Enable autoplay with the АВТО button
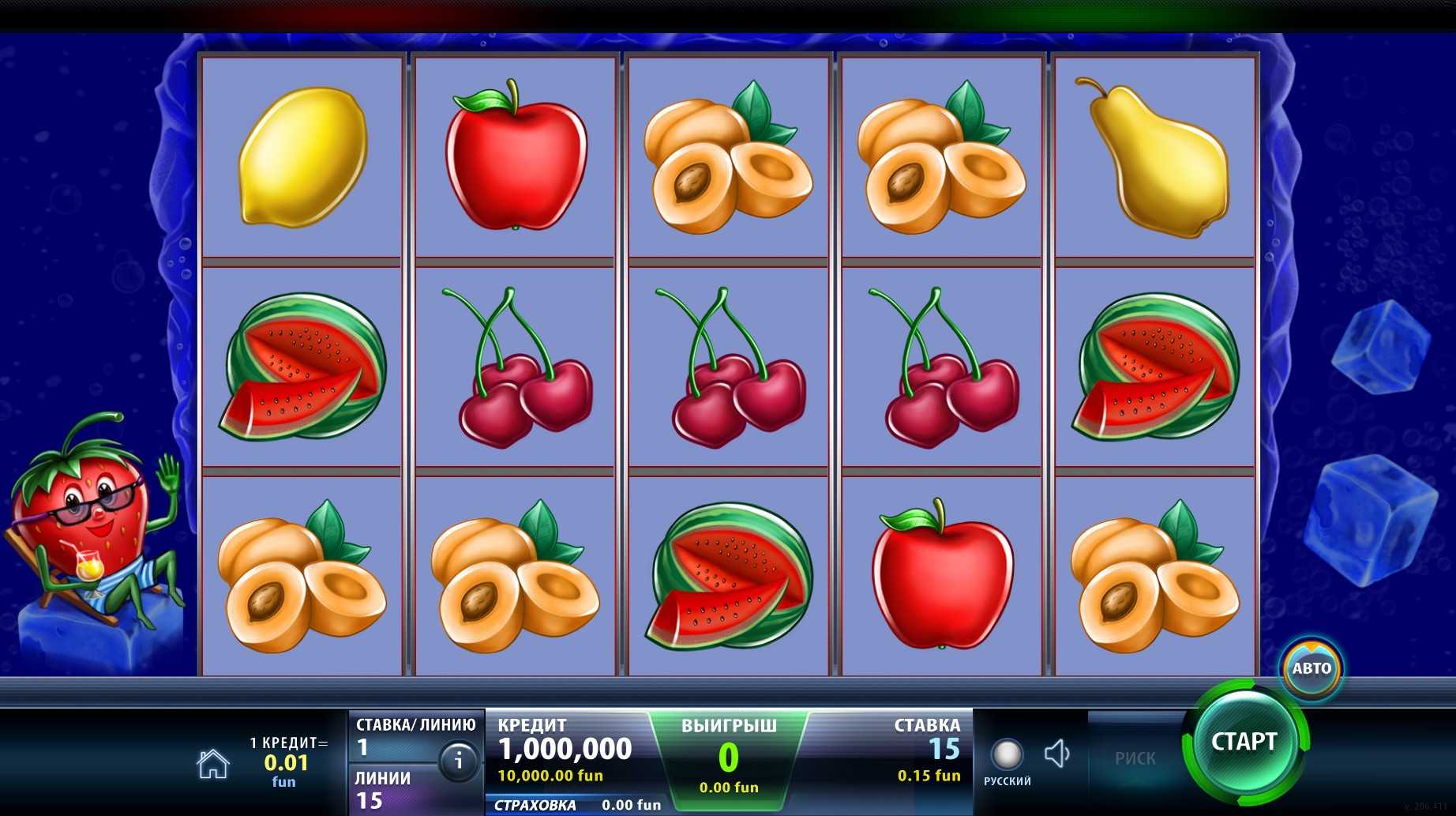The width and height of the screenshot is (1456, 816). point(1311,668)
